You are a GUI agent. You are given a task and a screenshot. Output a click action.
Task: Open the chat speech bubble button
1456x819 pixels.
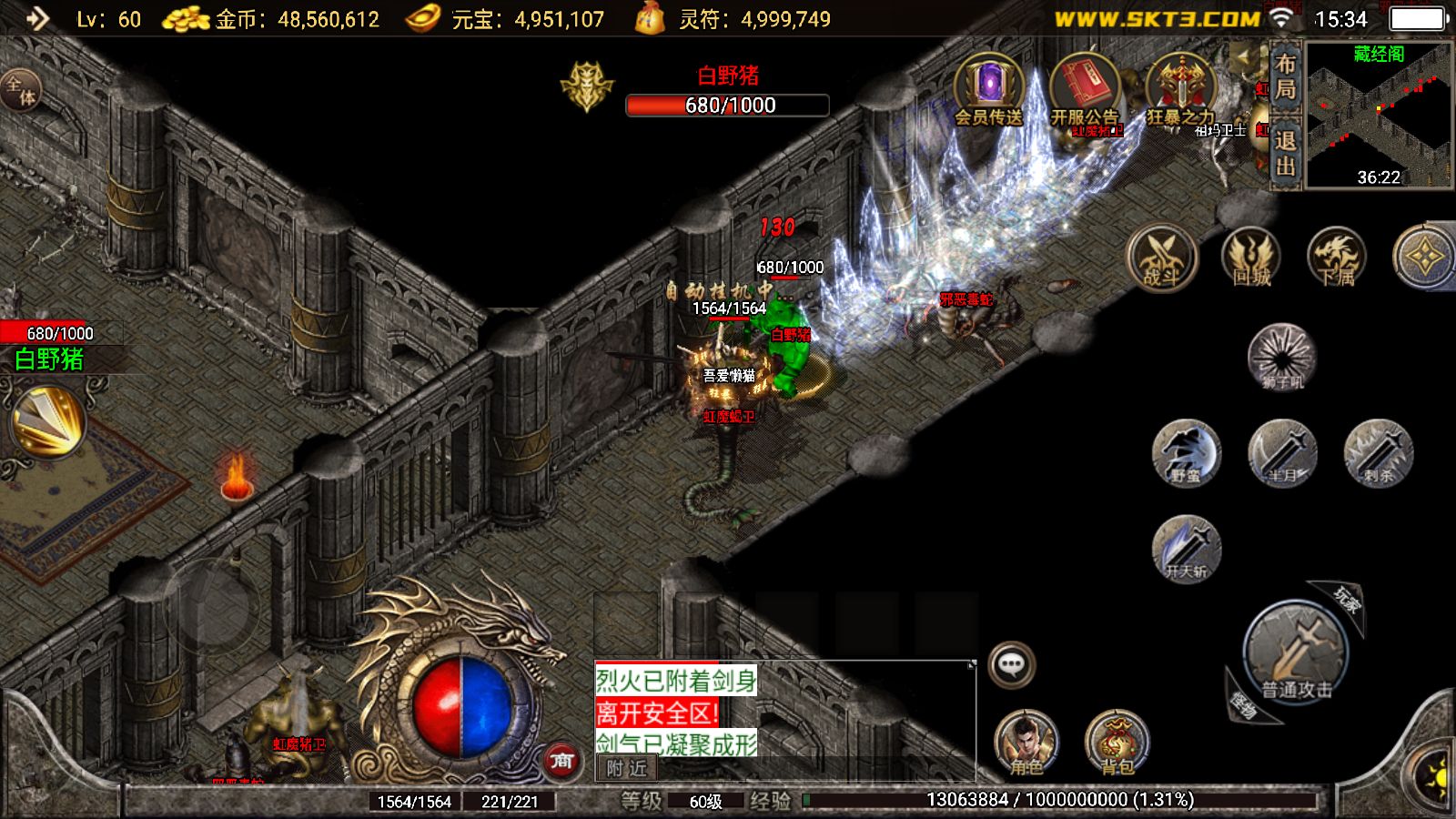click(1011, 664)
